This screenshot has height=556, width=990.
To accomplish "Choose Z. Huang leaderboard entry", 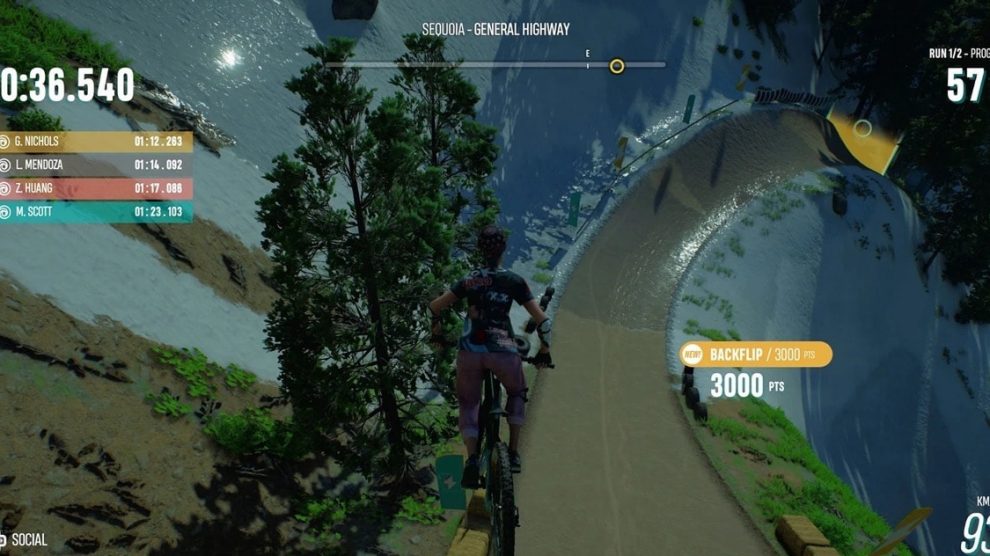I will [x=95, y=188].
